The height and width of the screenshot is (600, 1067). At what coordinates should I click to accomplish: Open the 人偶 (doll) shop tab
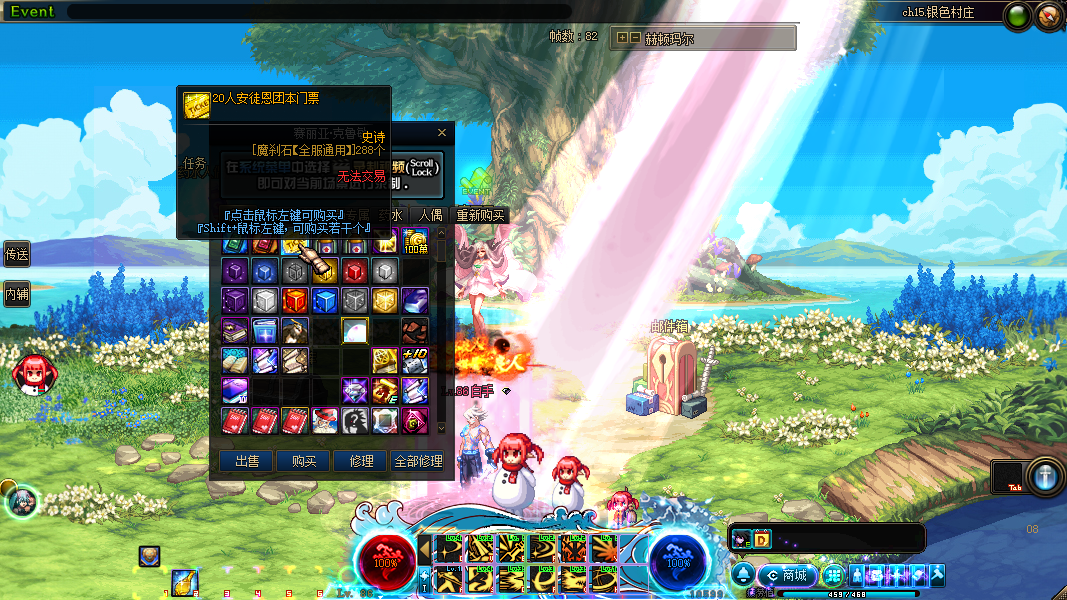point(430,215)
